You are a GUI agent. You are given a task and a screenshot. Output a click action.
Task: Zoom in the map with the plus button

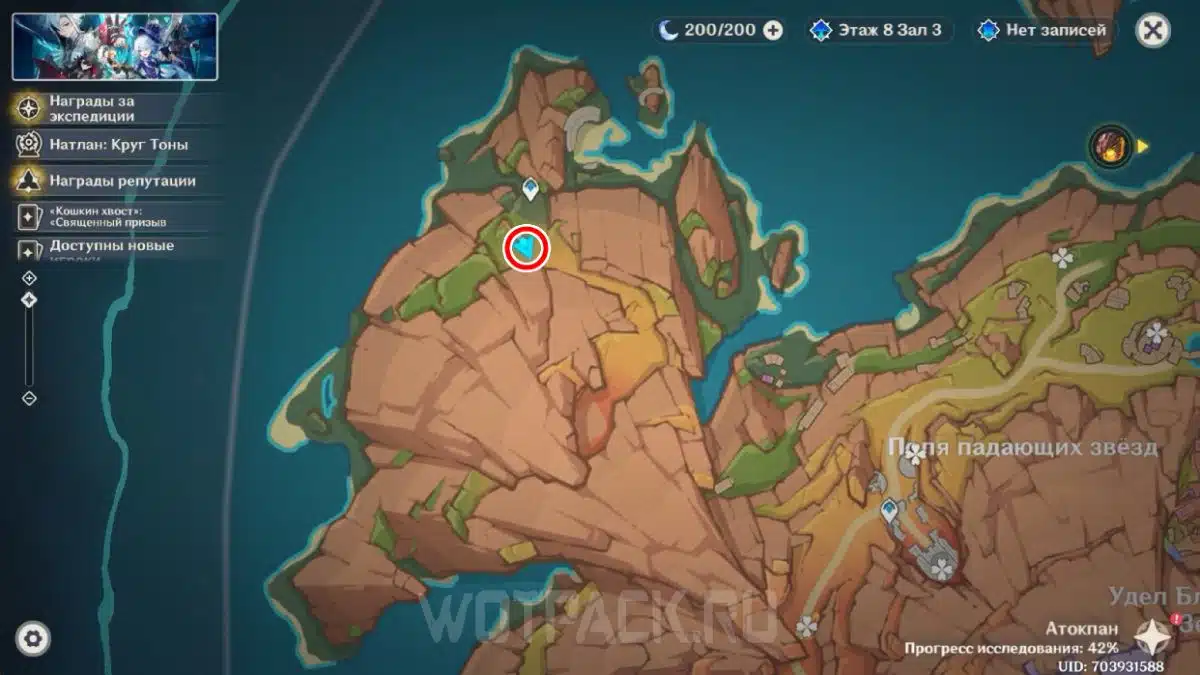tap(29, 278)
